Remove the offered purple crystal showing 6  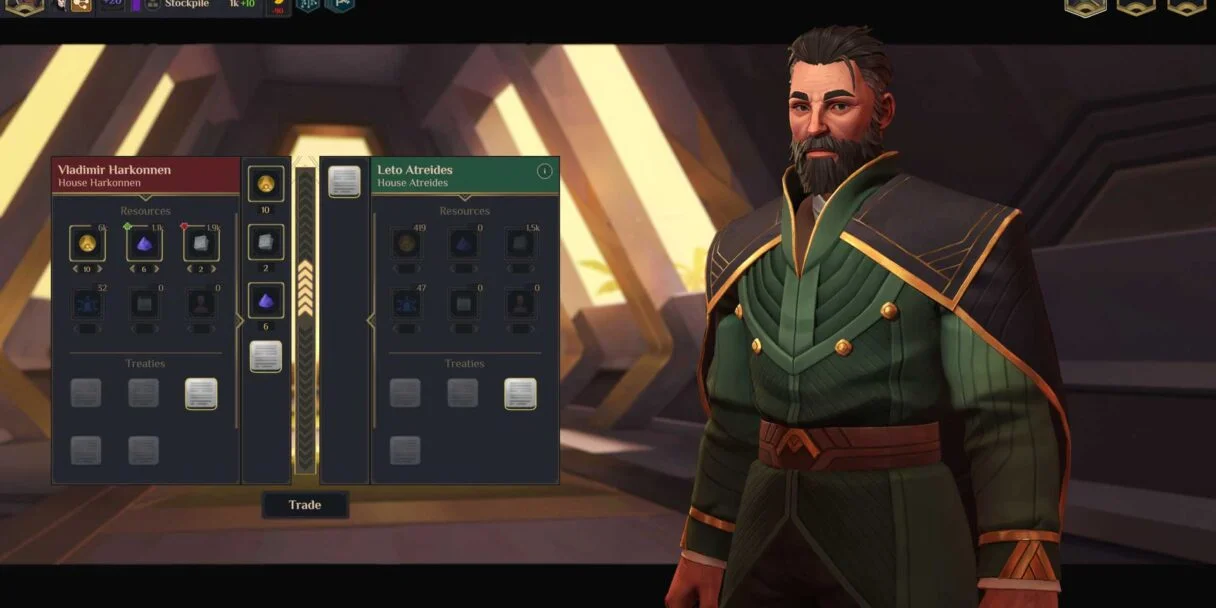pos(266,299)
